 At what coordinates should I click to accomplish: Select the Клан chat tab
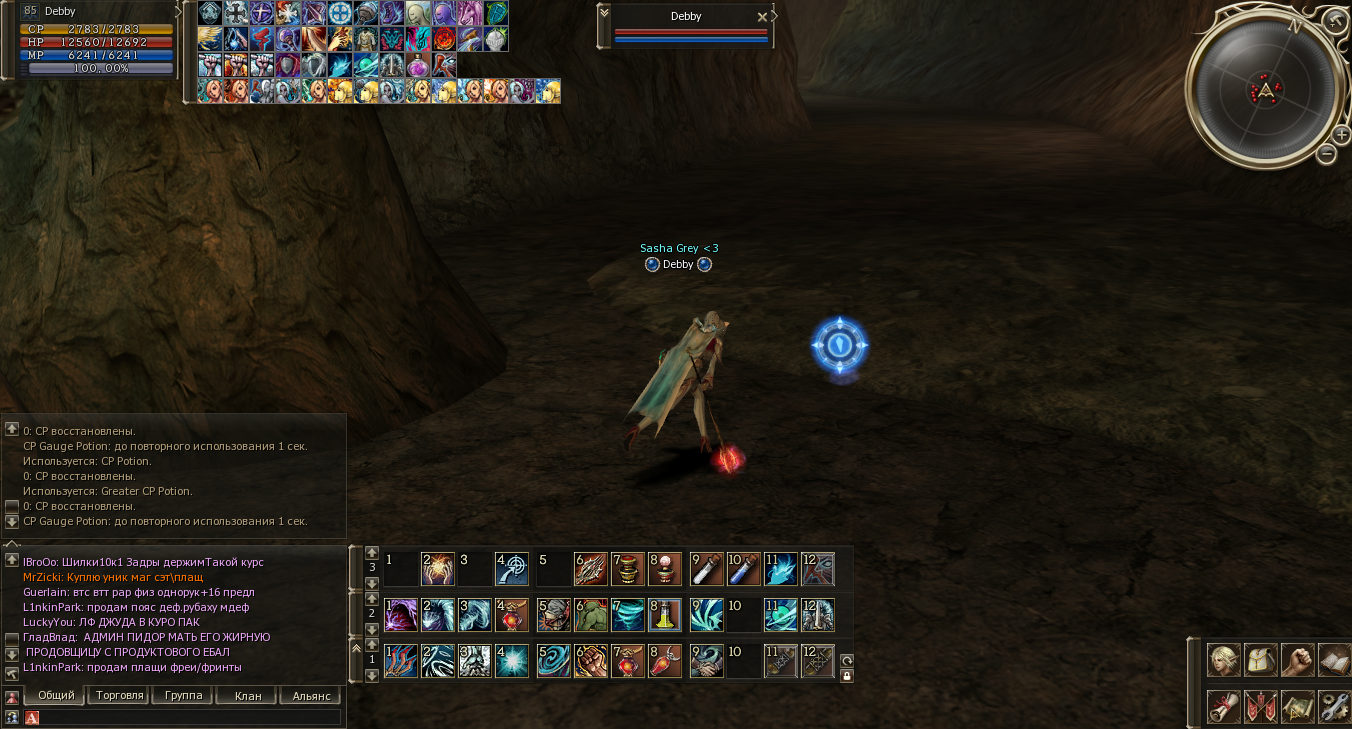tap(247, 695)
